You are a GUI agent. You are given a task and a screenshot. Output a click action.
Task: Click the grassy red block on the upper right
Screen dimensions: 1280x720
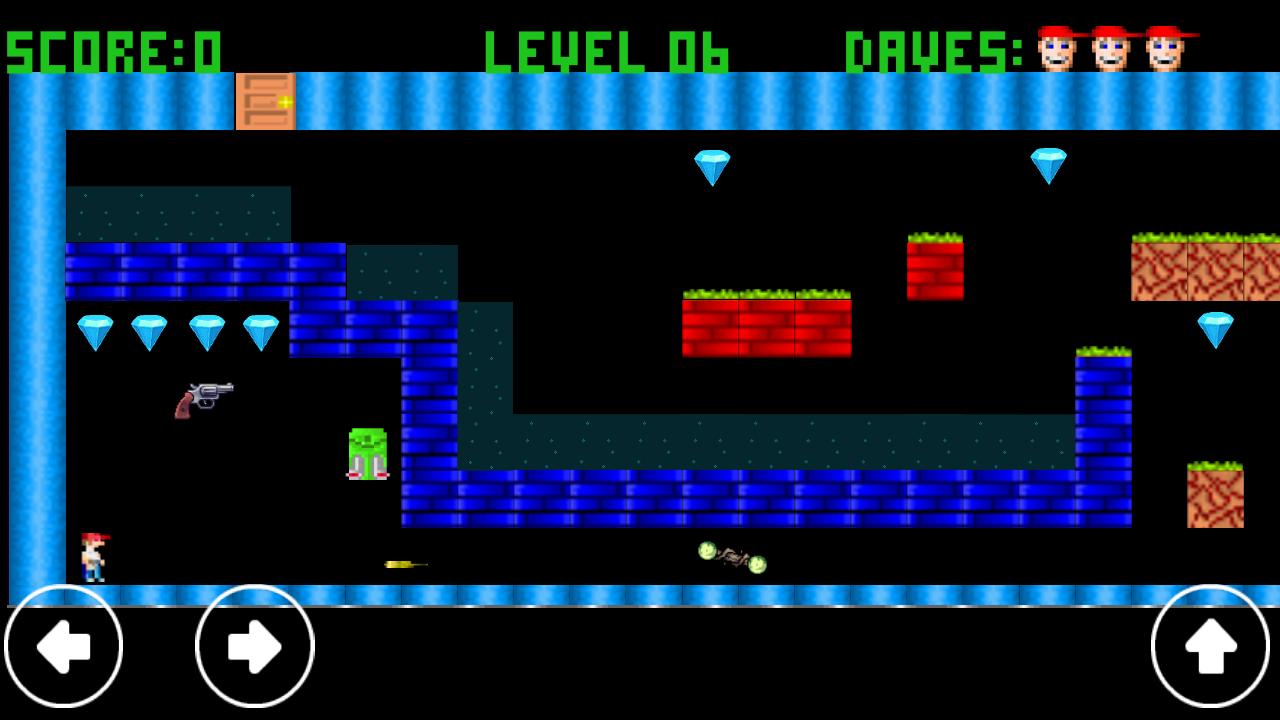pyautogui.click(x=936, y=268)
